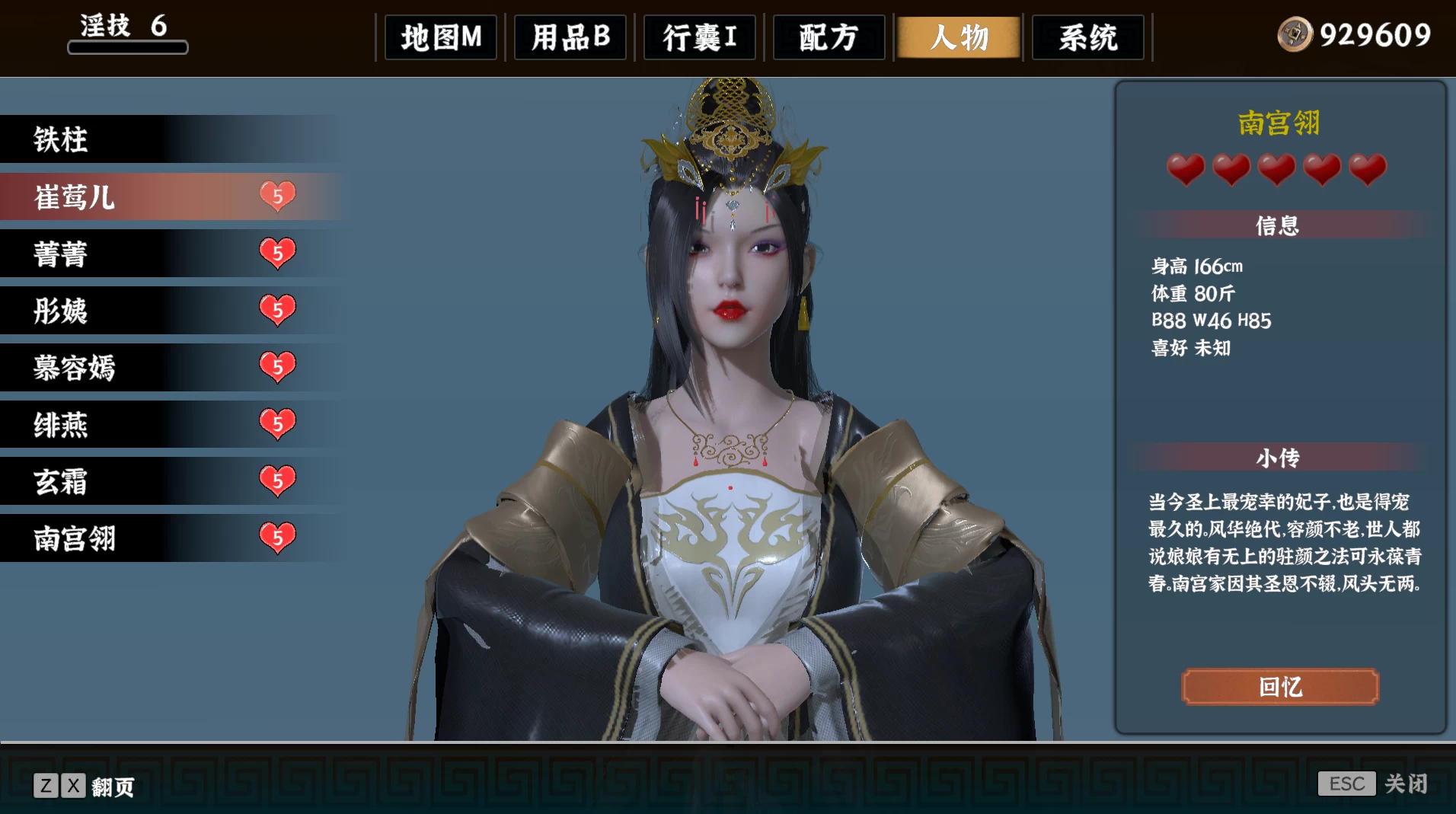Click the heart icon next to 崔莺儿
The image size is (1456, 814).
point(277,196)
